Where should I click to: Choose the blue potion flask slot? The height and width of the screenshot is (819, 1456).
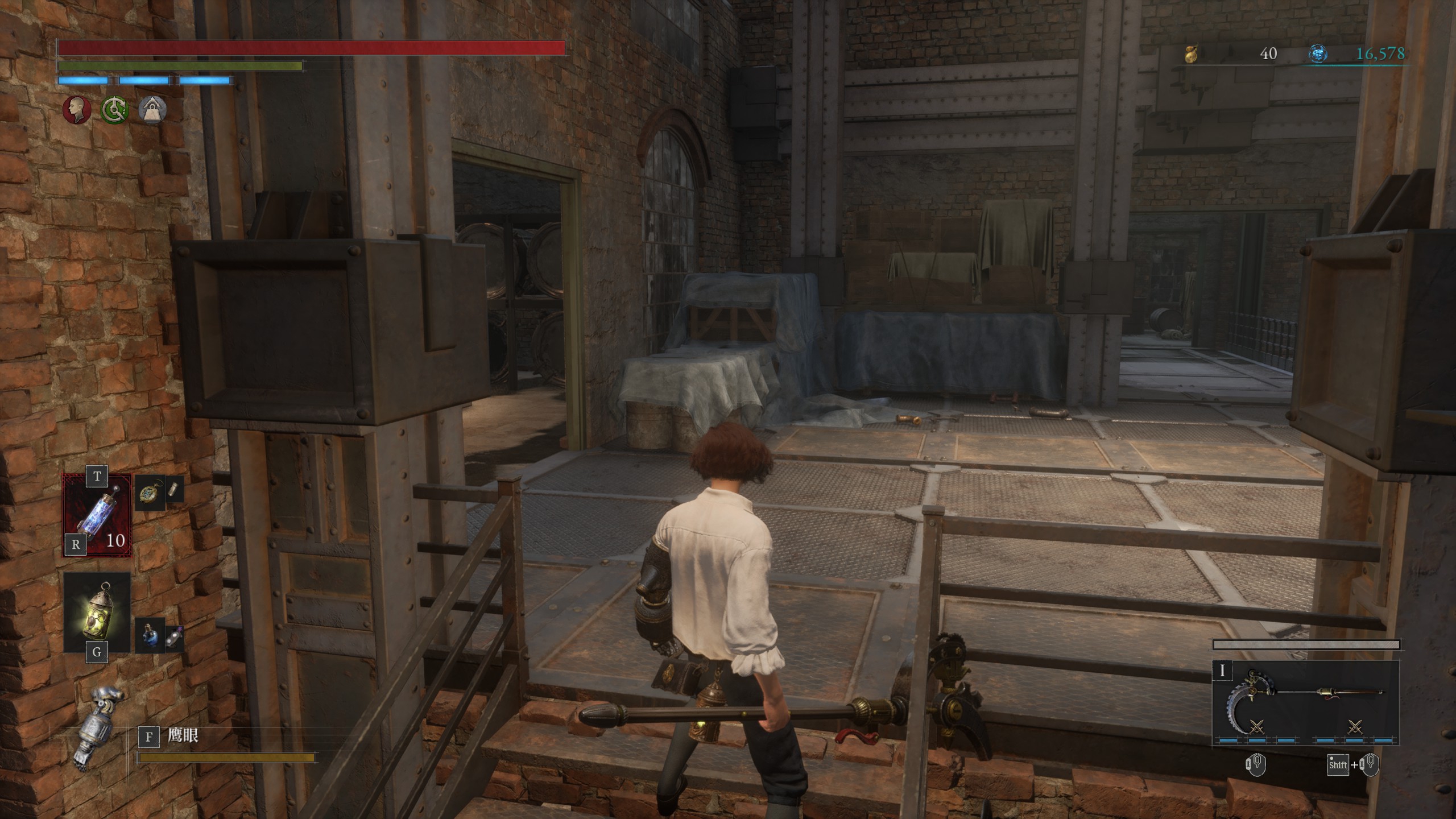click(x=150, y=635)
